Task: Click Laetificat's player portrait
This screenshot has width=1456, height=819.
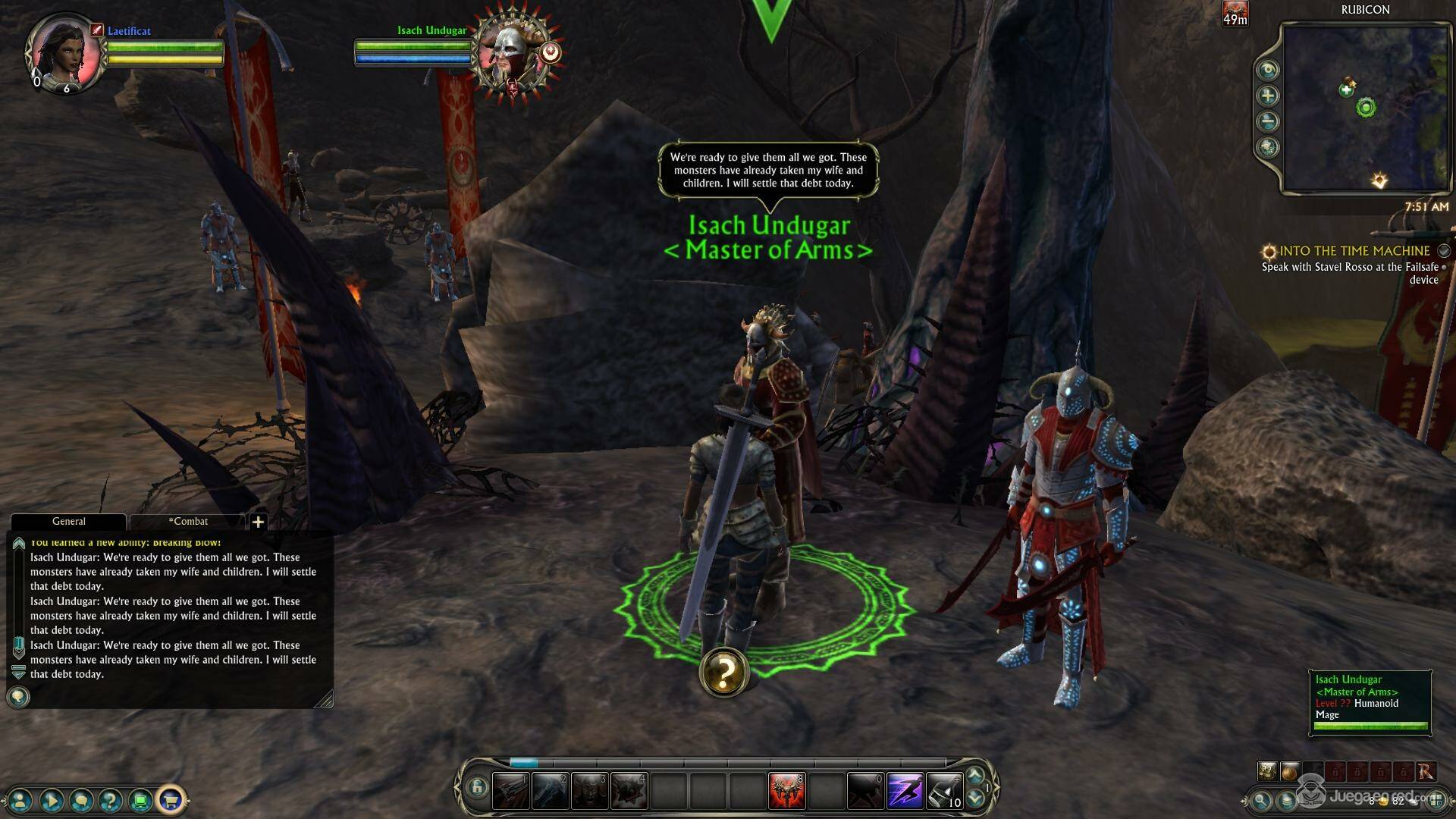Action: 65,50
